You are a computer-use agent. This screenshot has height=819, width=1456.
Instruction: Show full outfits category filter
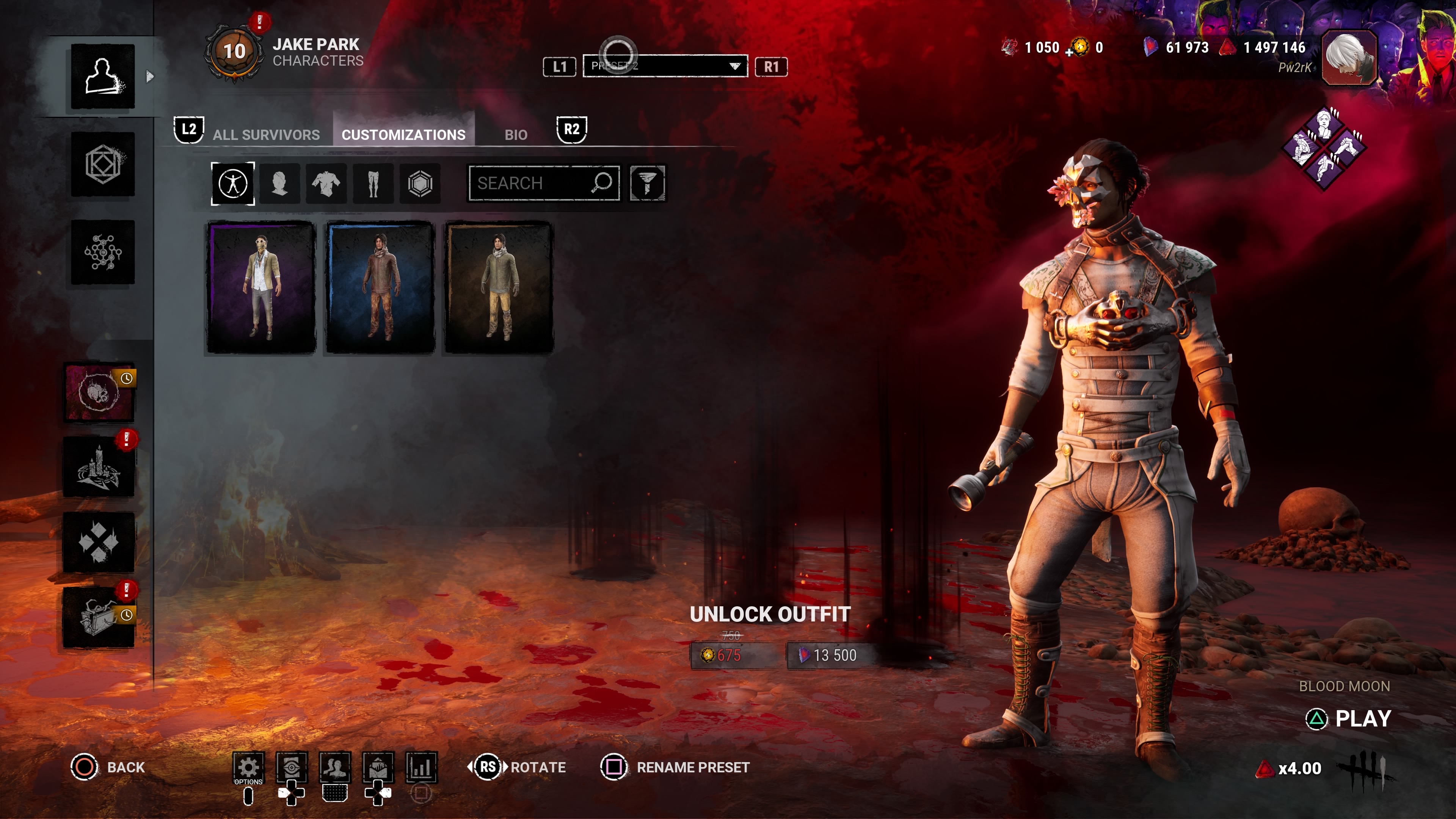(x=233, y=183)
